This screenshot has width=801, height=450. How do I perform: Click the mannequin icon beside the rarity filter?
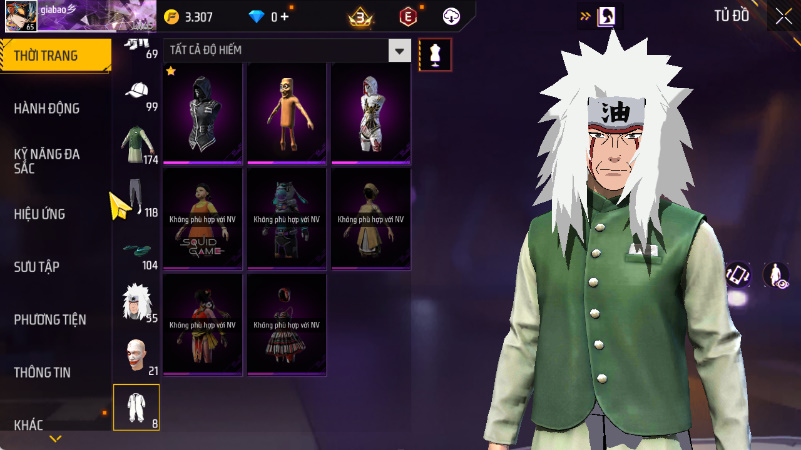[435, 54]
